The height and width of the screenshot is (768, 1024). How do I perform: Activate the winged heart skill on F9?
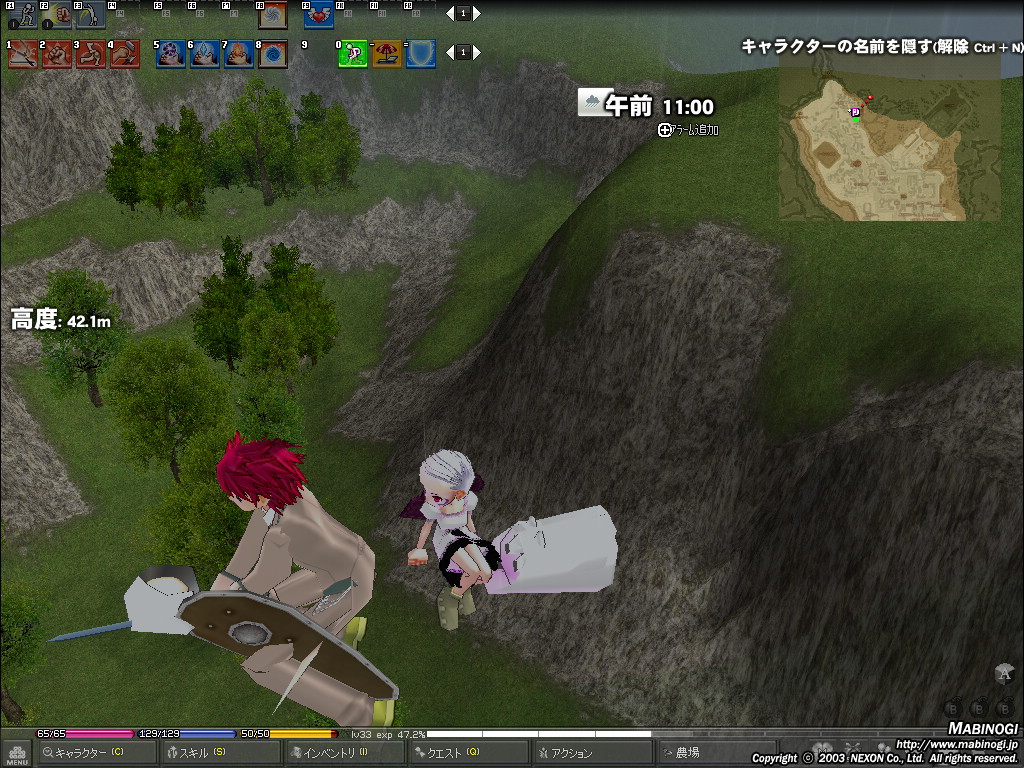tap(318, 14)
